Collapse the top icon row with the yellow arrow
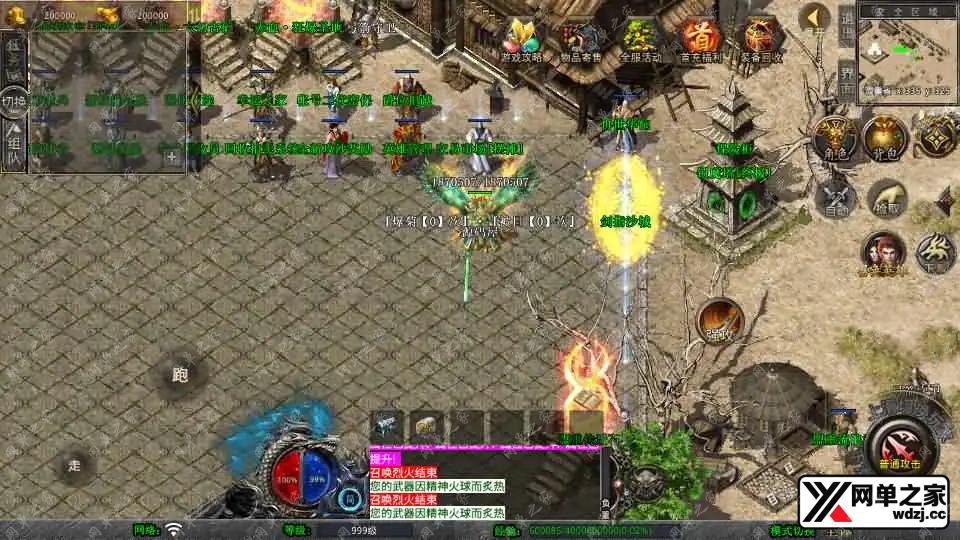Screen dimensions: 960x540 point(817,17)
